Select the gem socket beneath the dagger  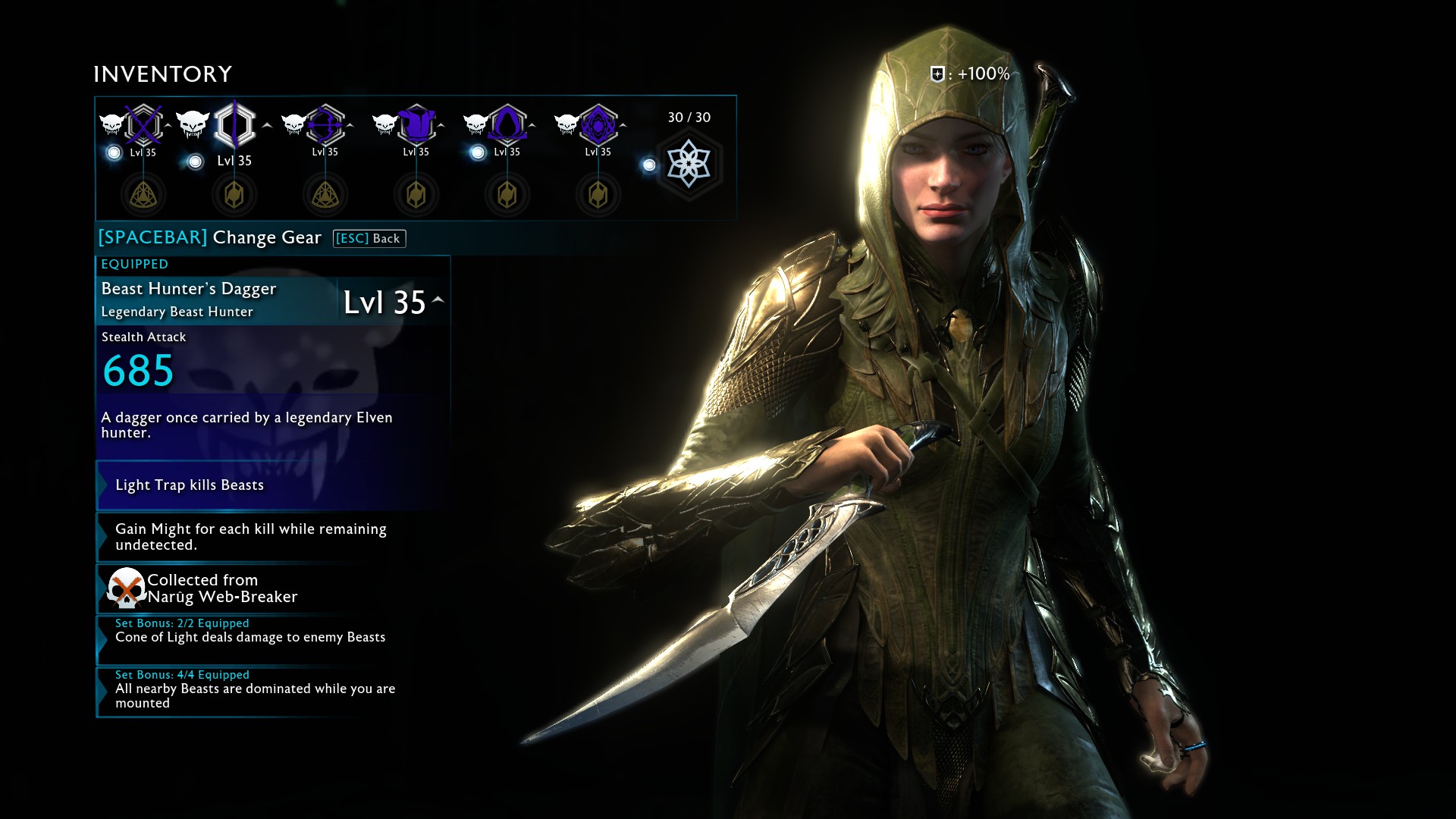[x=234, y=195]
